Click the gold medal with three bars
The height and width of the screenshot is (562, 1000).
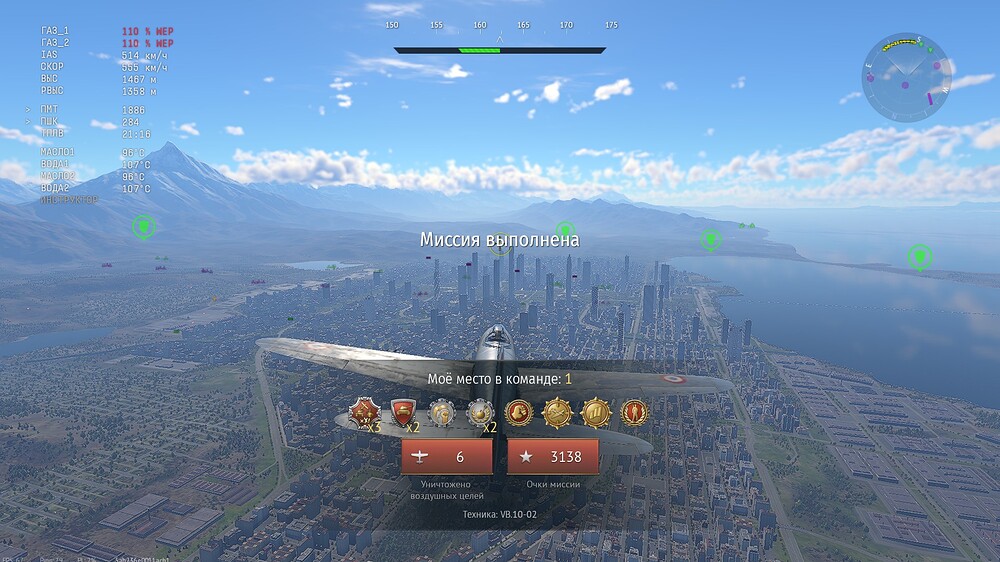point(596,412)
